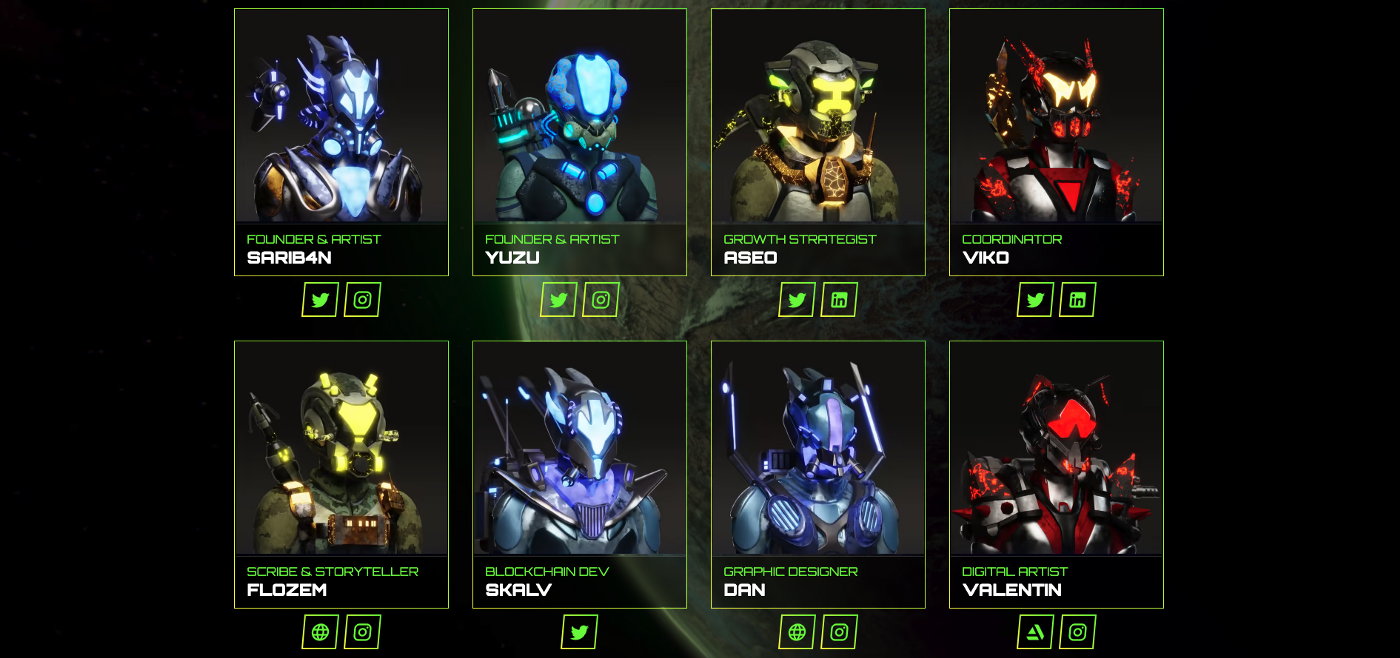
Task: Open SARIB4N's Instagram profile
Action: tap(362, 300)
